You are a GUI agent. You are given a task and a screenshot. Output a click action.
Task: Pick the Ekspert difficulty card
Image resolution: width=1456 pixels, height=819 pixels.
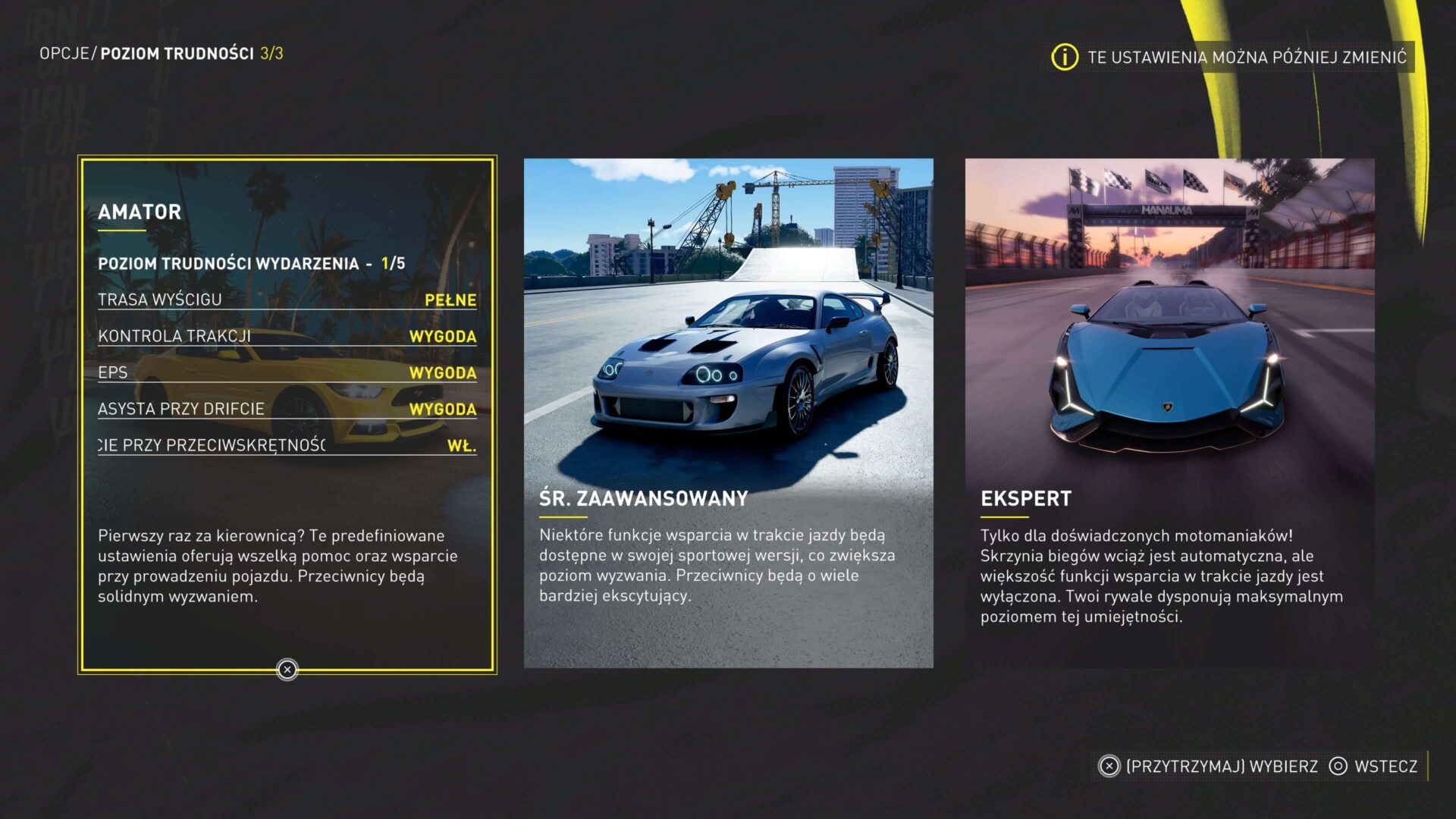click(1169, 413)
